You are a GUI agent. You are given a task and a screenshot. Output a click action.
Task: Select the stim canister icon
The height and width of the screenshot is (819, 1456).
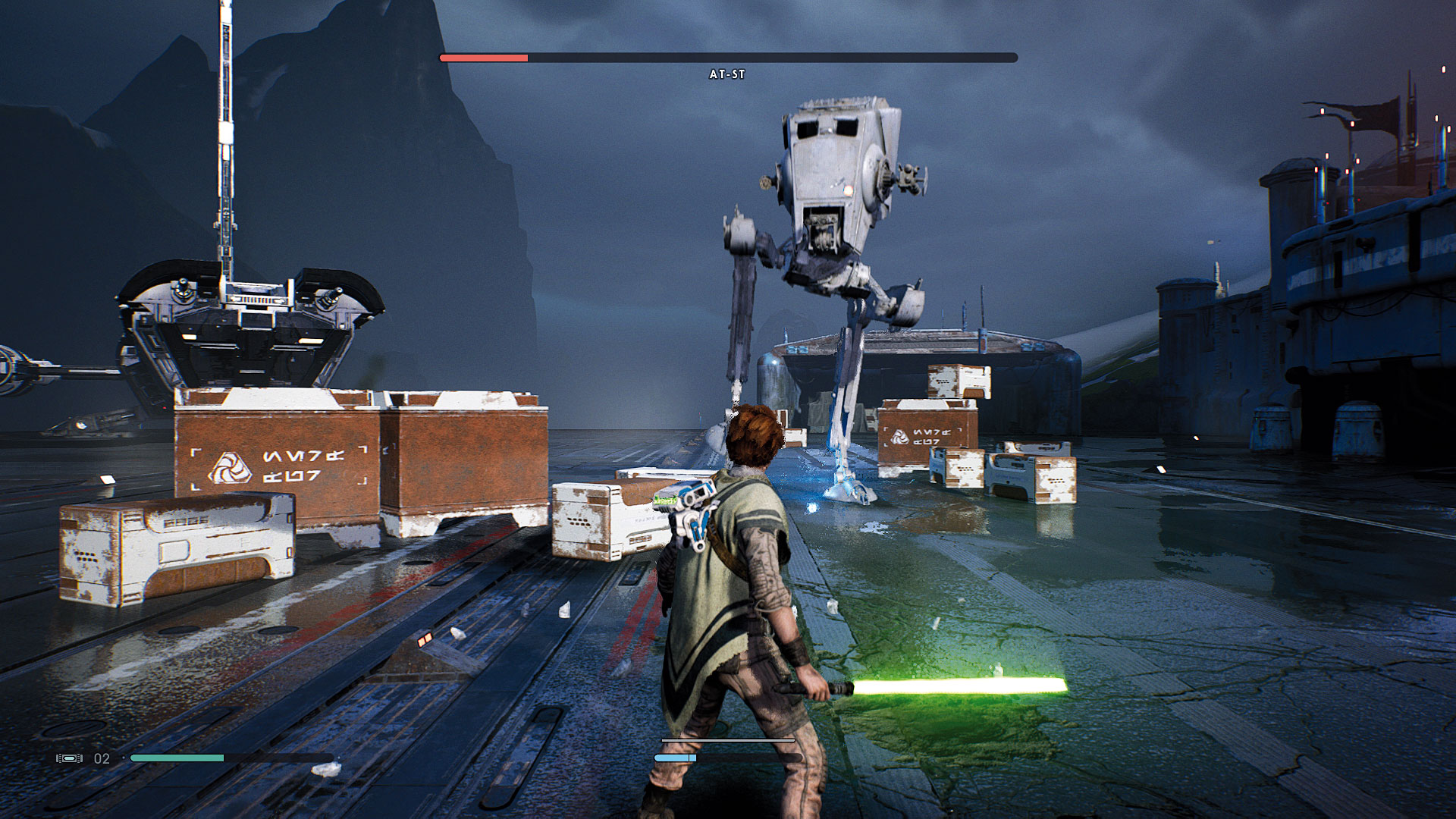point(69,758)
